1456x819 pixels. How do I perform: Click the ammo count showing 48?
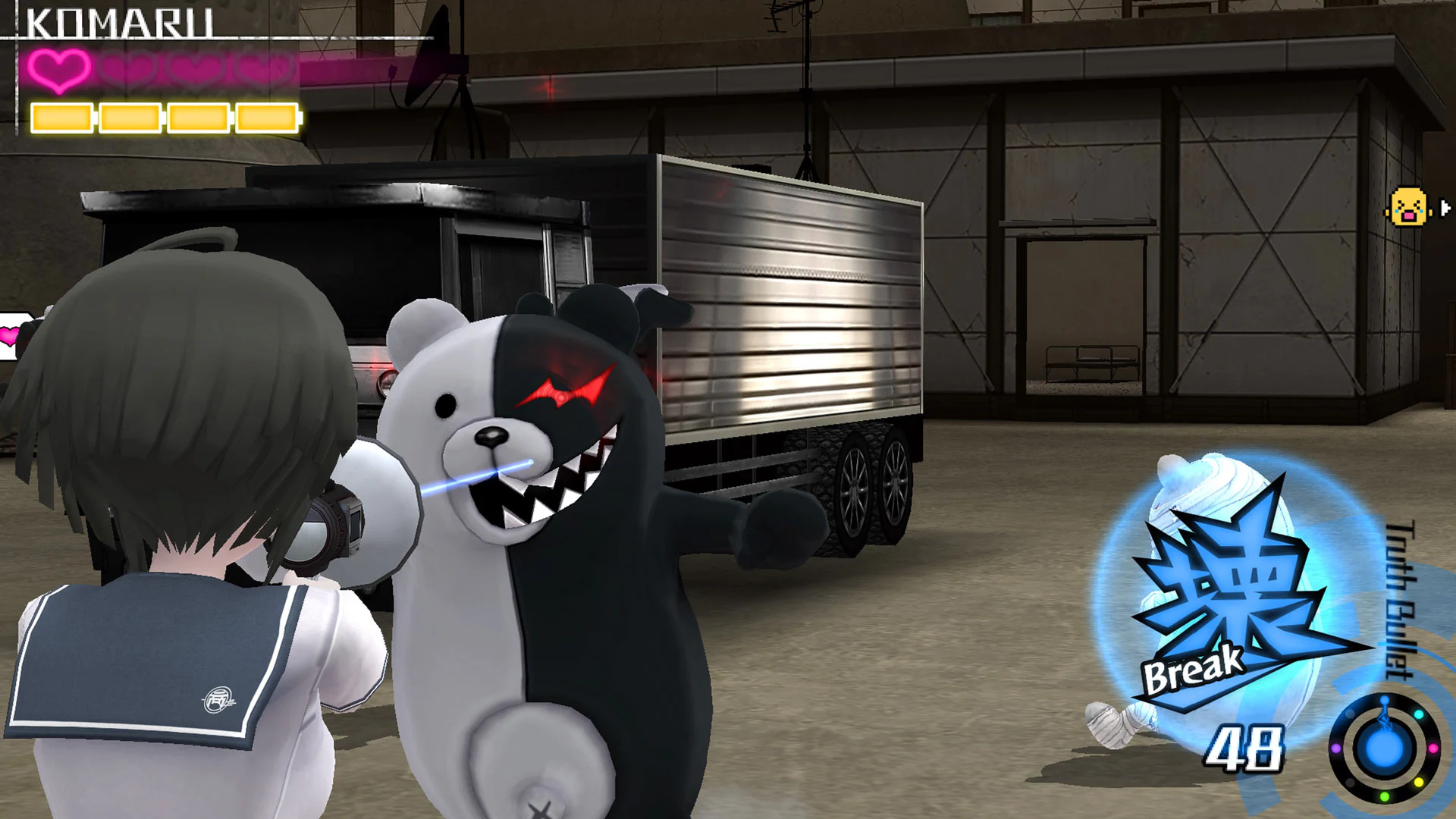click(x=1244, y=747)
